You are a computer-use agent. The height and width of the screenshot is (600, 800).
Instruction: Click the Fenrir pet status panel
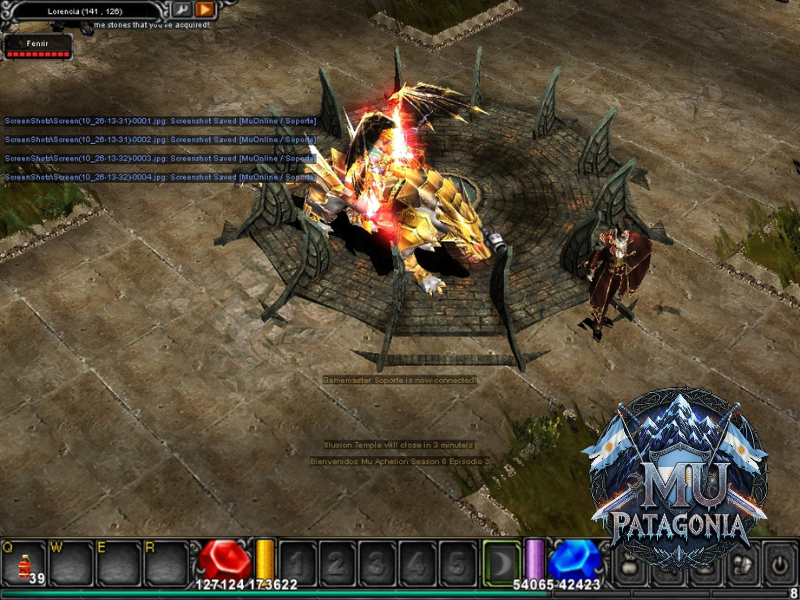38,47
